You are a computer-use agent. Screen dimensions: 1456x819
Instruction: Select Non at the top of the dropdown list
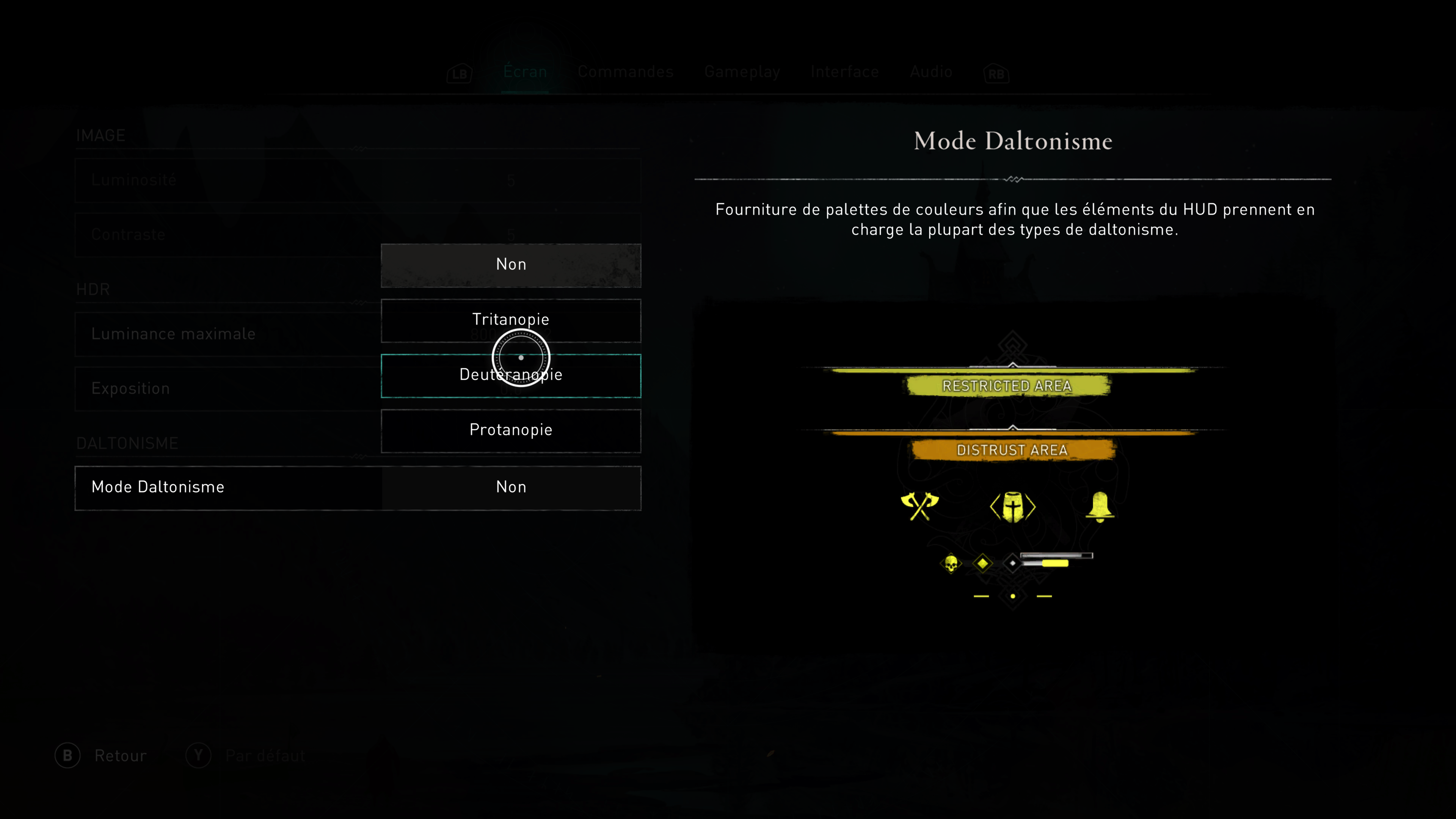[510, 265]
